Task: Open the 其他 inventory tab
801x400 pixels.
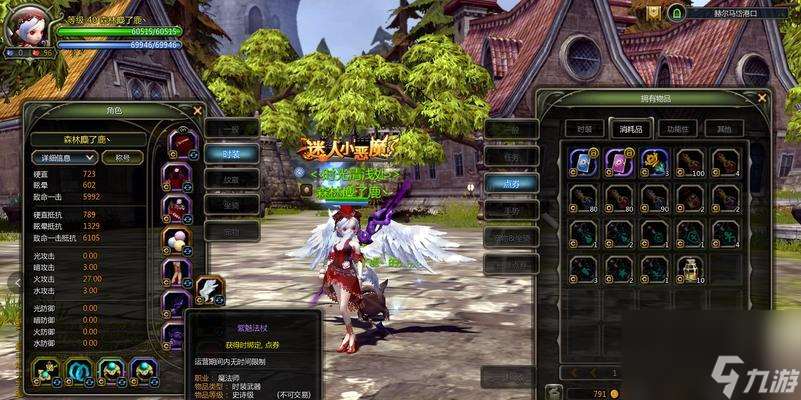Action: pos(724,128)
